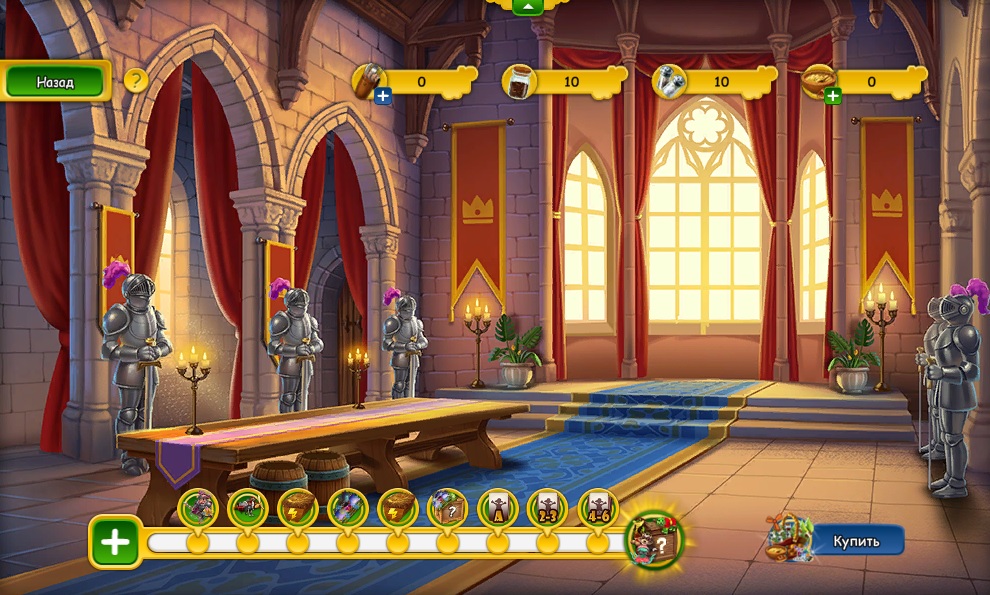Click the big green plus button

[115, 543]
